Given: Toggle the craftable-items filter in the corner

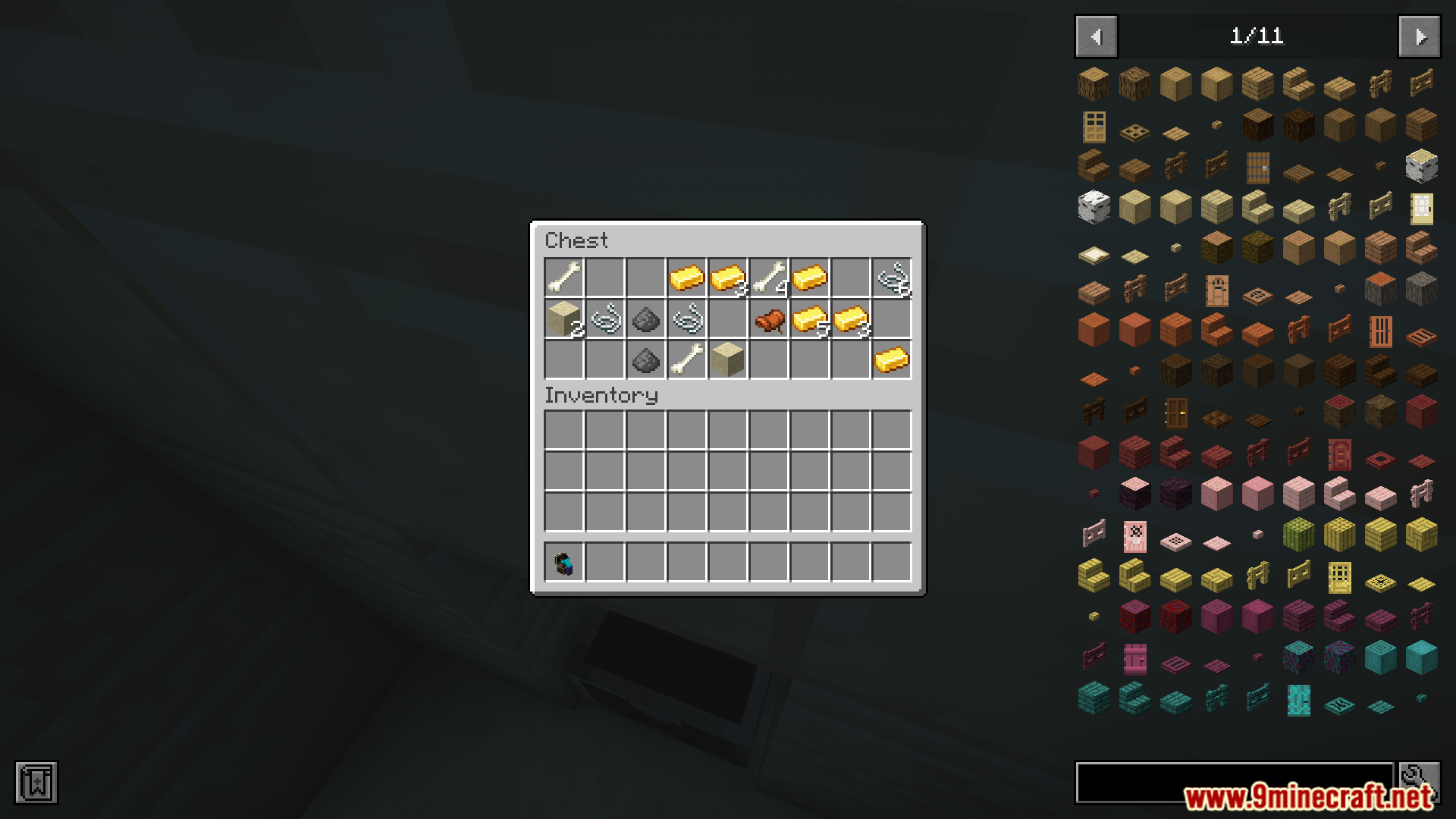Looking at the screenshot, I should point(38,782).
